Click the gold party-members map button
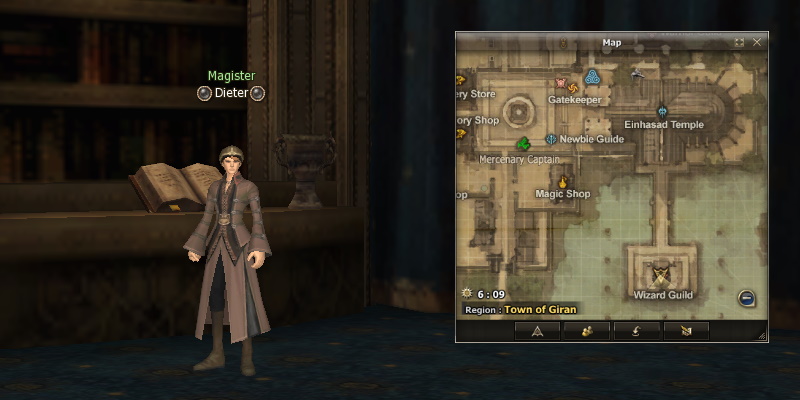Image resolution: width=800 pixels, height=400 pixels. [x=587, y=330]
